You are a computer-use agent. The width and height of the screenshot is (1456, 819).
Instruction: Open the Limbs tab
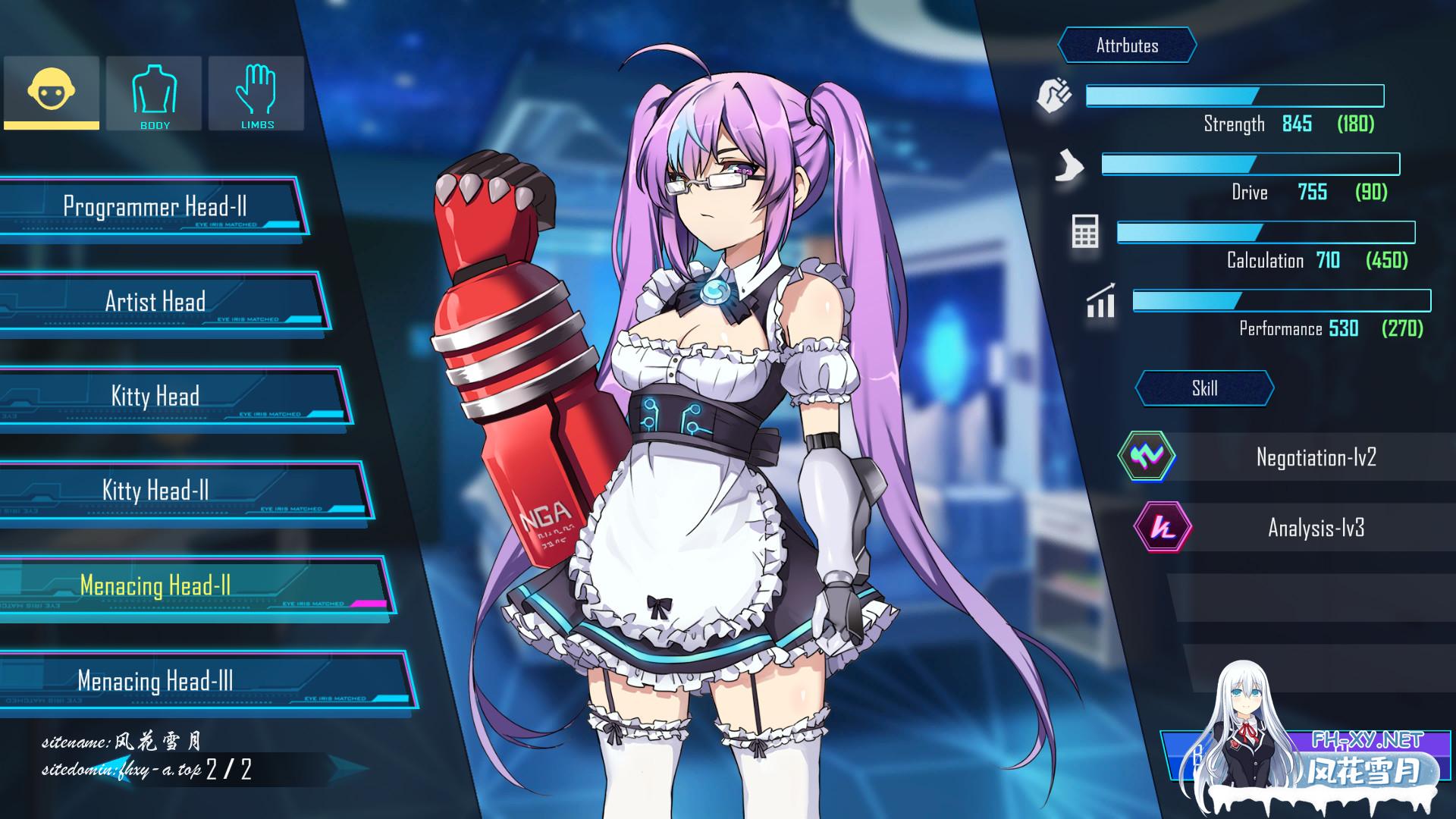point(257,93)
